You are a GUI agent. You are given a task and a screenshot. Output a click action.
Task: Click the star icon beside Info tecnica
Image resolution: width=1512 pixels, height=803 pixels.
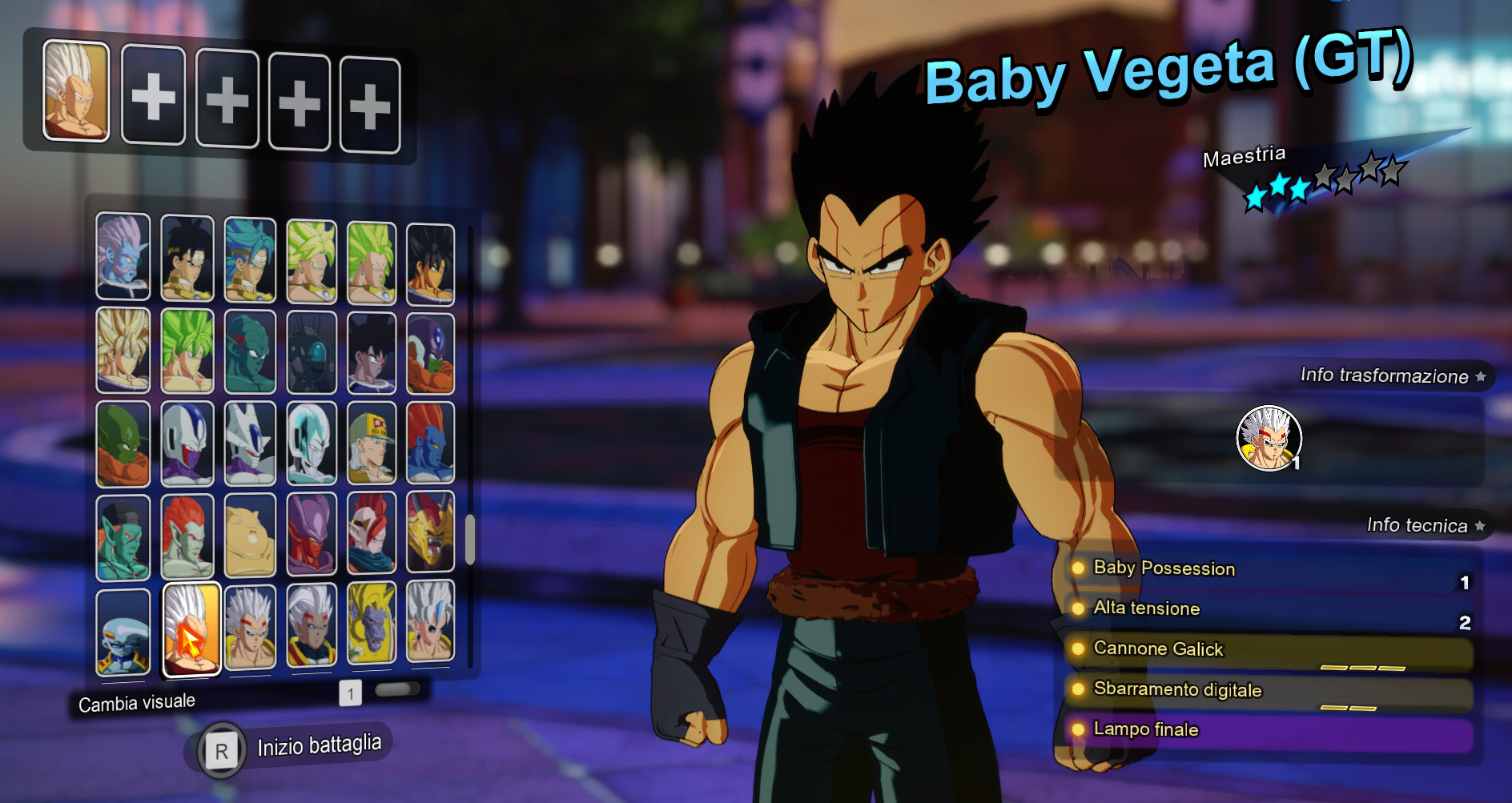tap(1482, 526)
